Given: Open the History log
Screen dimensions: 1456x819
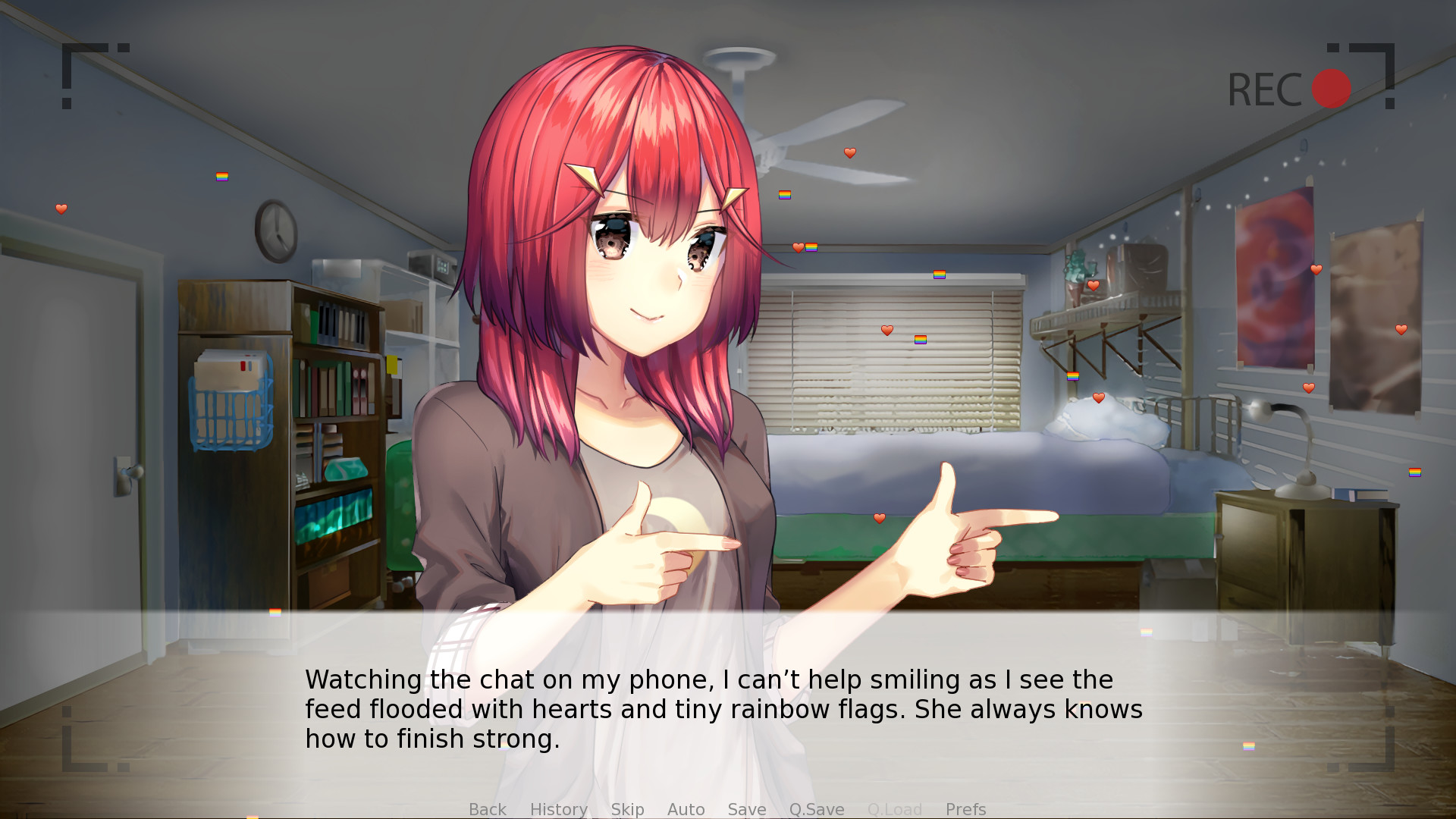Looking at the screenshot, I should (559, 809).
